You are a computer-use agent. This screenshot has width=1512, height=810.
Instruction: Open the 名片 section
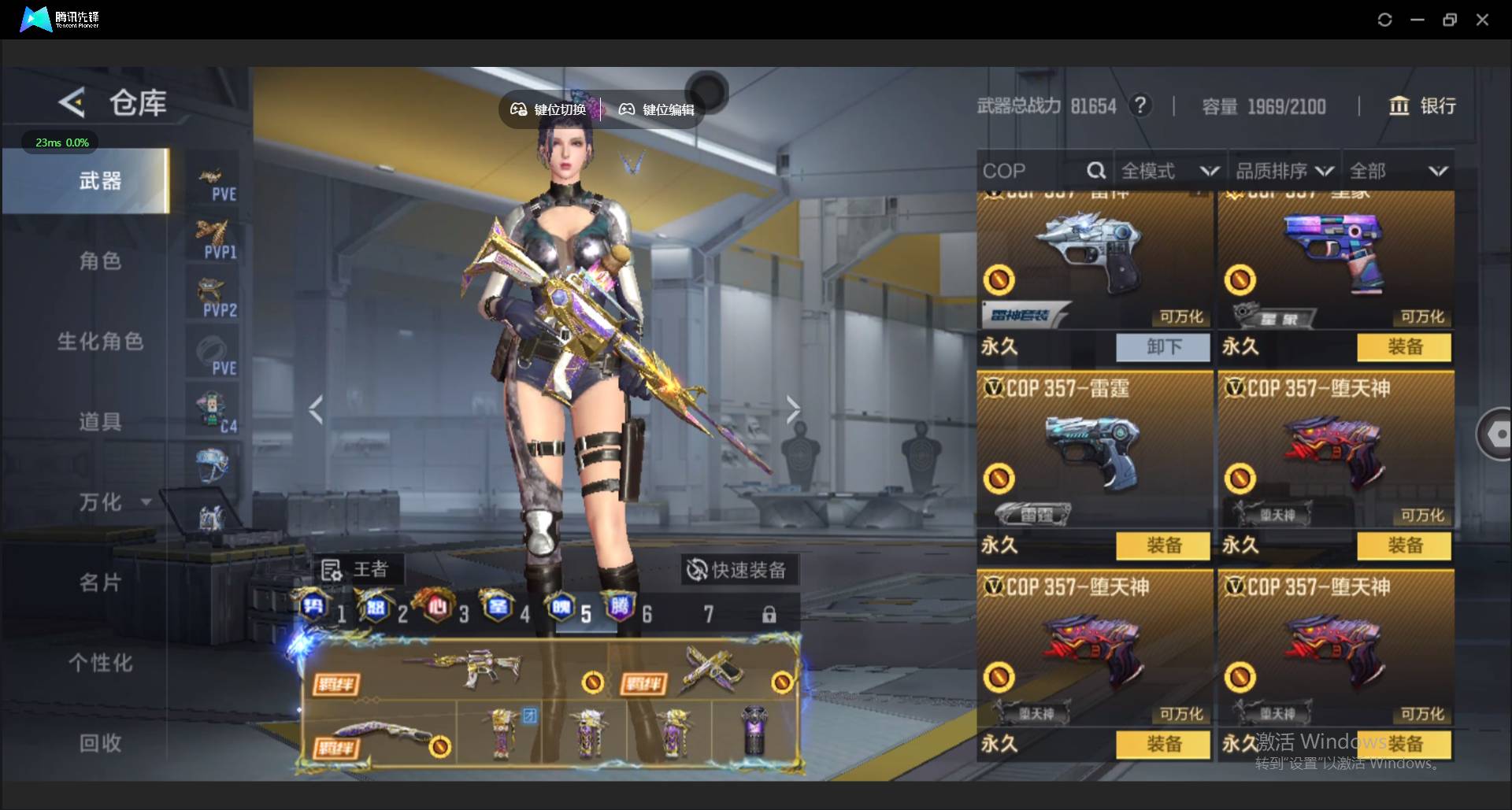(x=100, y=583)
